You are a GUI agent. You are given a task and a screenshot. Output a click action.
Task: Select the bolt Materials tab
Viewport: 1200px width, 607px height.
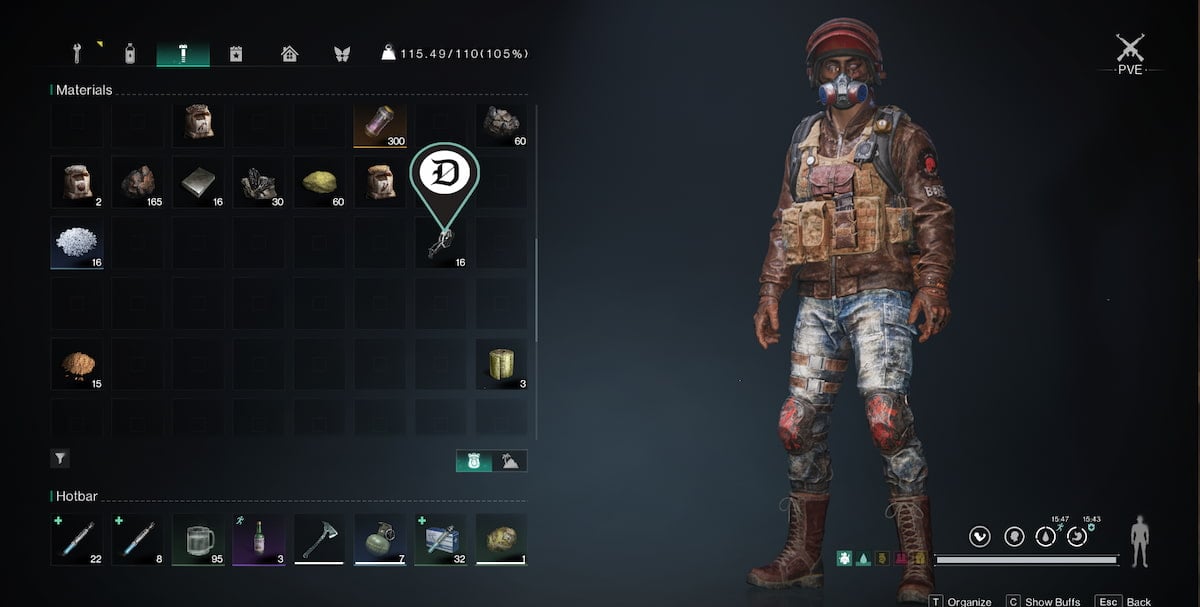(183, 53)
